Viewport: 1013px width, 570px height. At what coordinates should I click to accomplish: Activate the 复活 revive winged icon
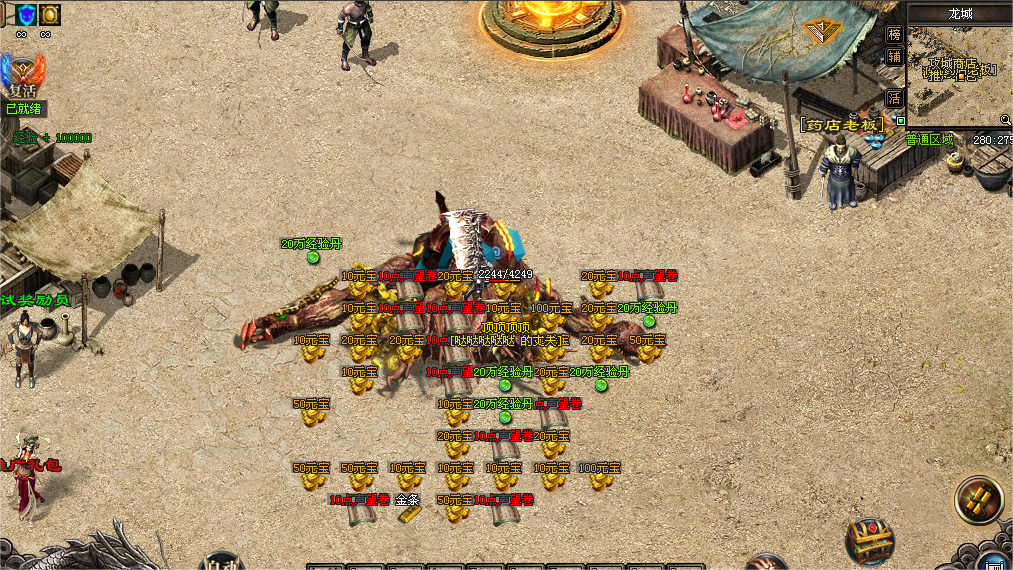[x=23, y=75]
